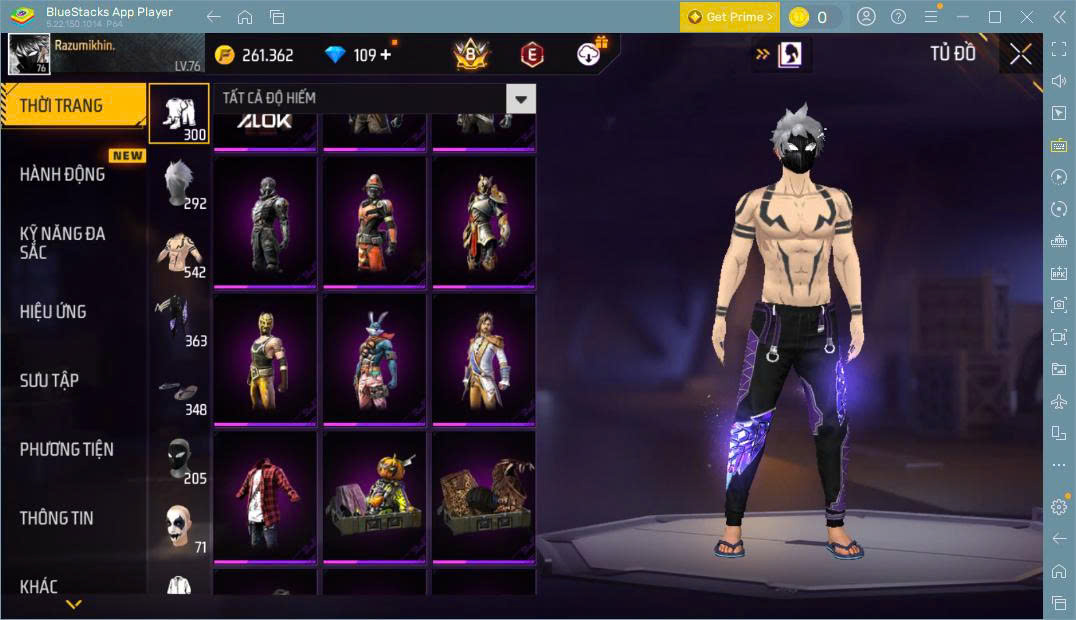The width and height of the screenshot is (1076, 620).
Task: Close the wardrobe with the X button
Action: [1020, 54]
